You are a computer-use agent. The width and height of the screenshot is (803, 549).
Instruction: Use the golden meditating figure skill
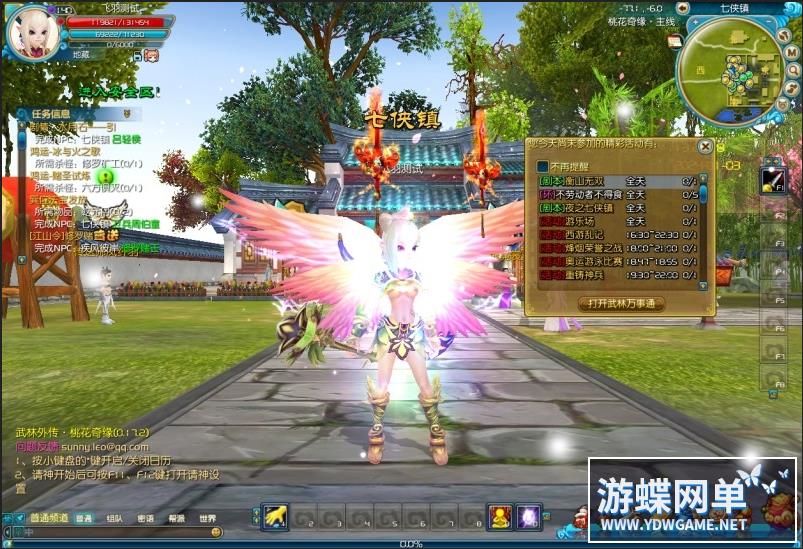(x=499, y=516)
